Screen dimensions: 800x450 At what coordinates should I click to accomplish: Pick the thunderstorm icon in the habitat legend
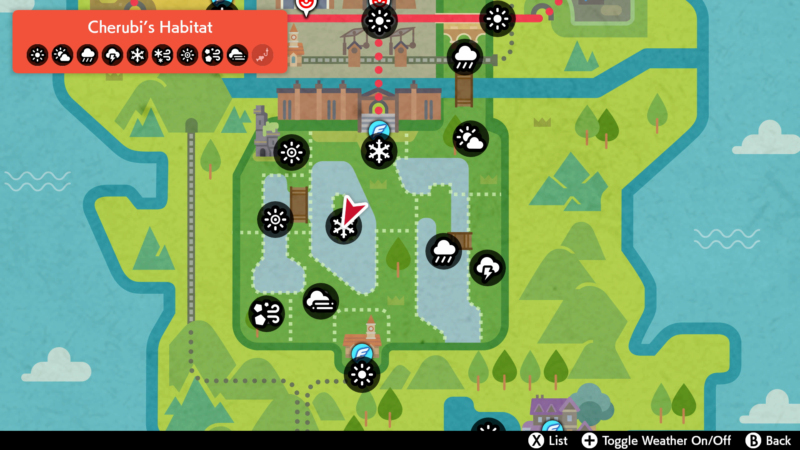[113, 55]
